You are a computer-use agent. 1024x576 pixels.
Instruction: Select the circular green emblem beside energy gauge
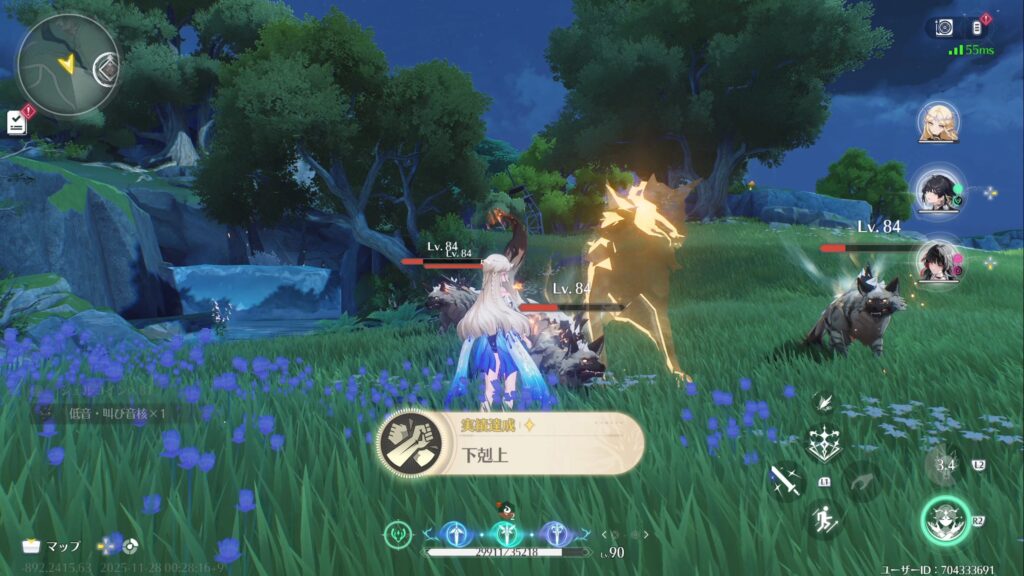coord(398,535)
